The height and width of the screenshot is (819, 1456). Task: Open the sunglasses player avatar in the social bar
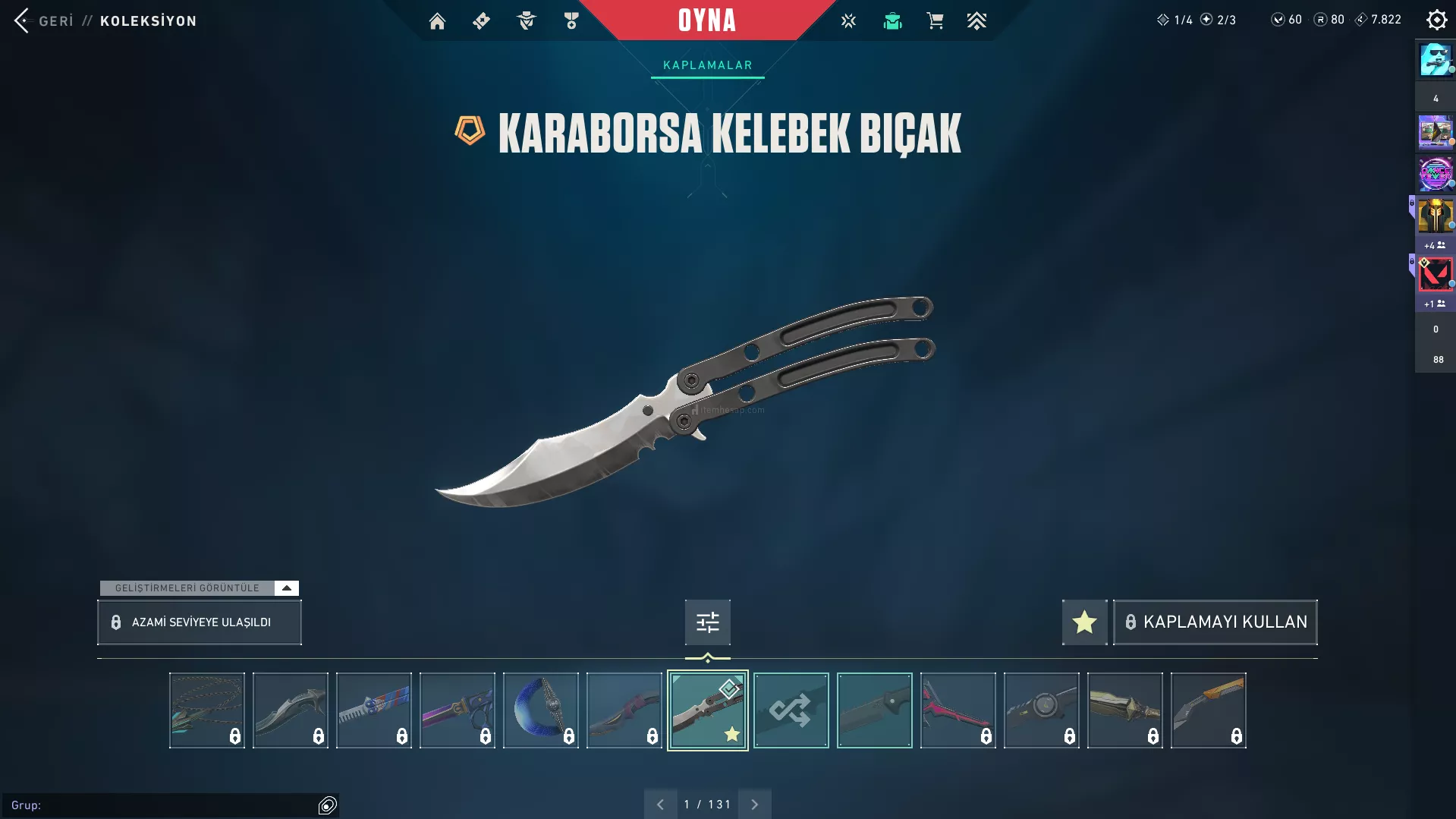1435,60
